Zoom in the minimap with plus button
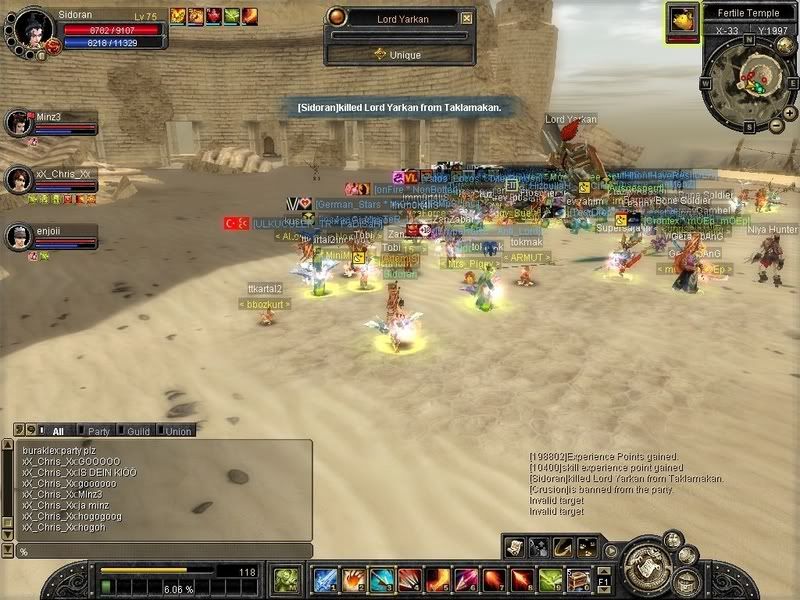 pyautogui.click(x=776, y=112)
